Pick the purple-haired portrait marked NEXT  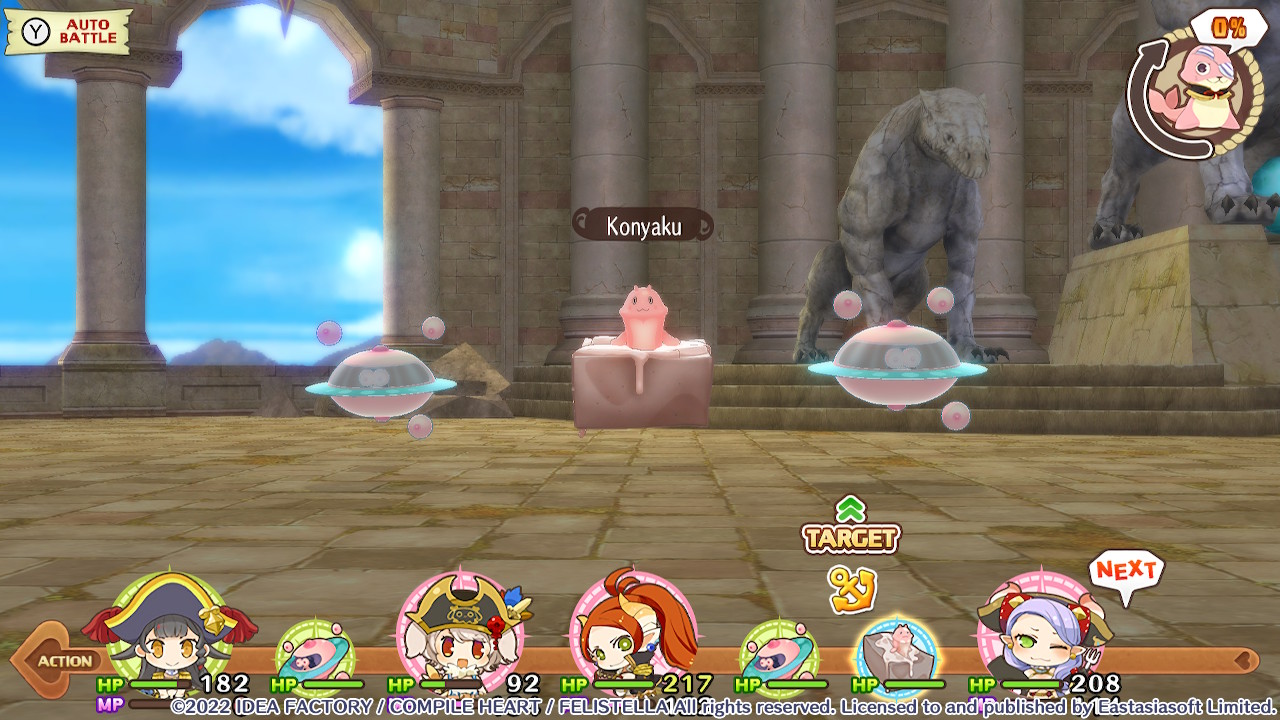pos(1042,630)
